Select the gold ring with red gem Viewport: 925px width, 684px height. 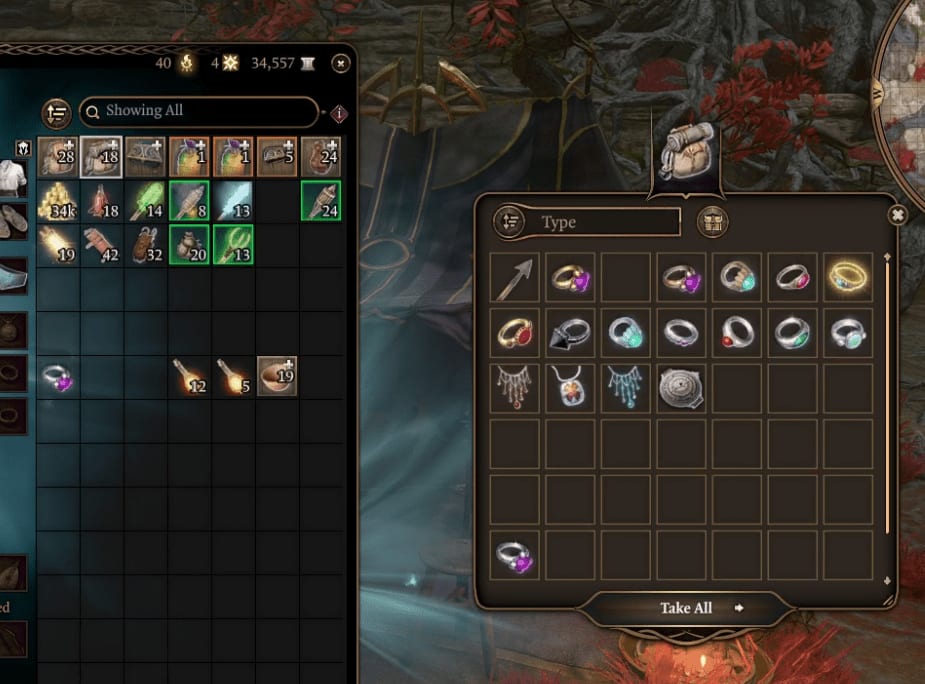pyautogui.click(x=516, y=333)
